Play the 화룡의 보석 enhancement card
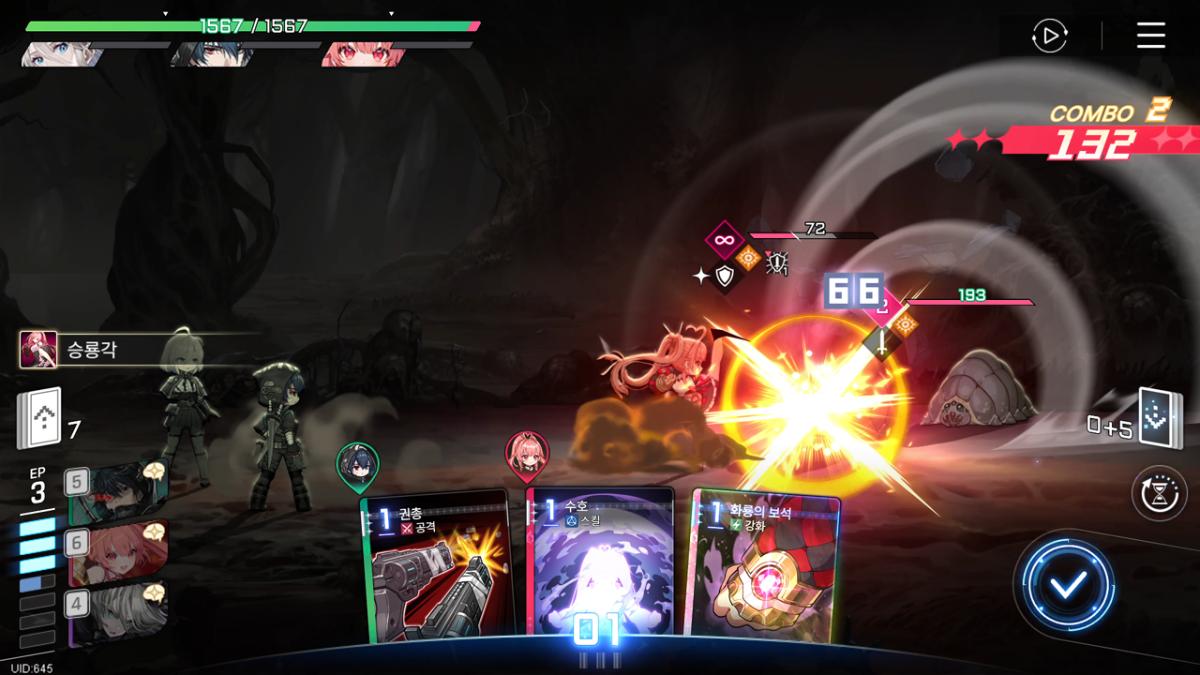This screenshot has height=675, width=1200. point(765,565)
